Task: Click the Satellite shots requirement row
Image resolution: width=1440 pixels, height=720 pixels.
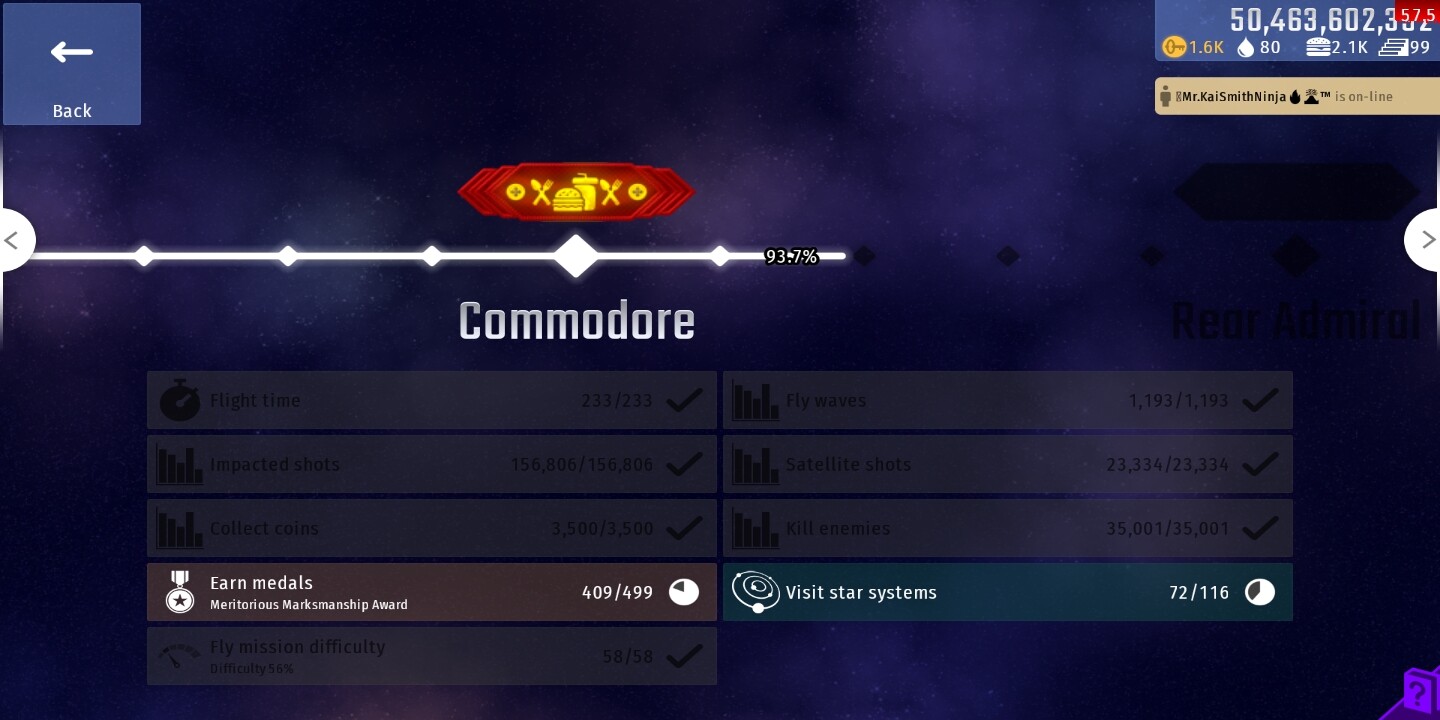Action: 1007,464
